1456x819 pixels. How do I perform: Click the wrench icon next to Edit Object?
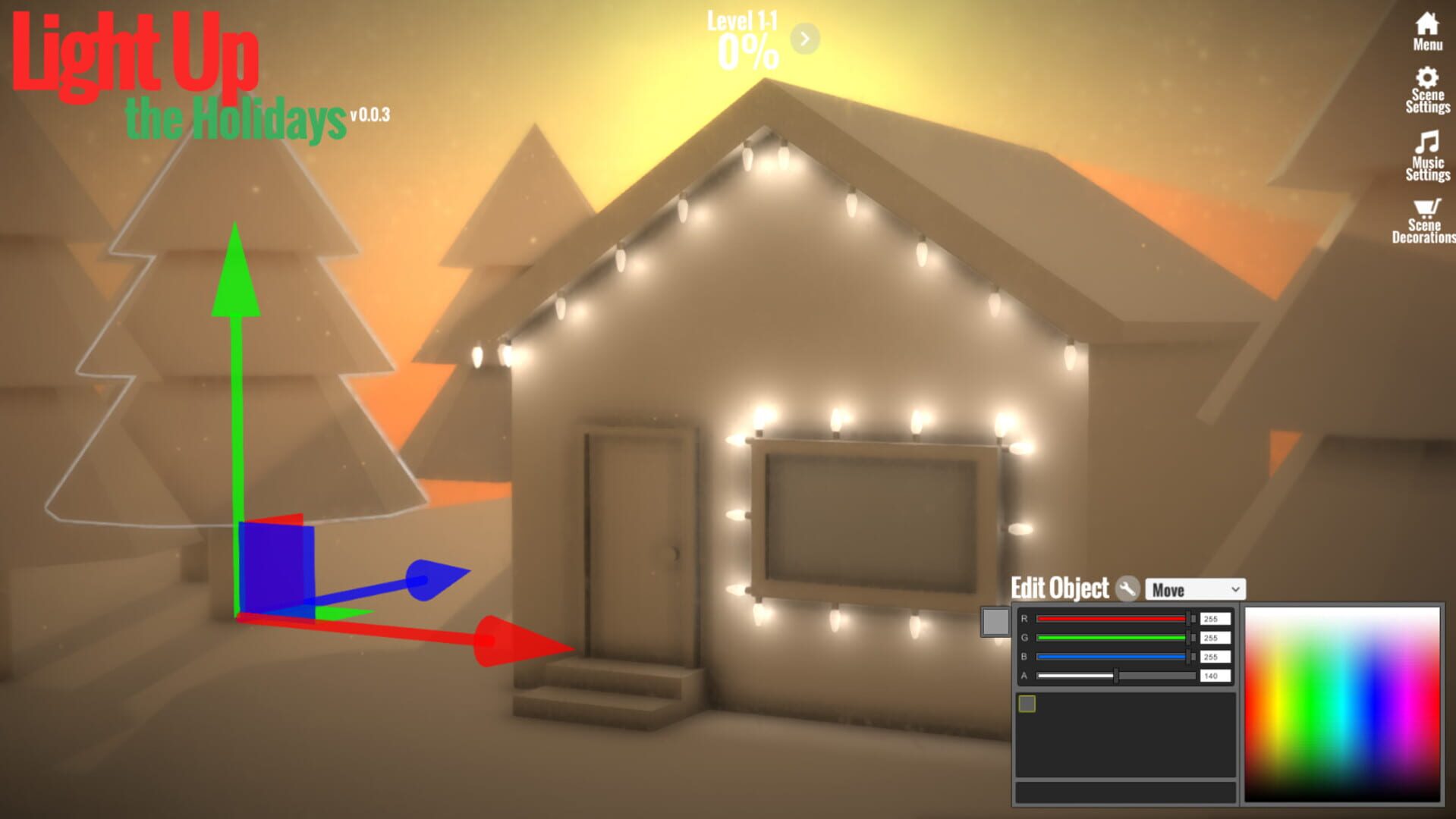pyautogui.click(x=1126, y=588)
